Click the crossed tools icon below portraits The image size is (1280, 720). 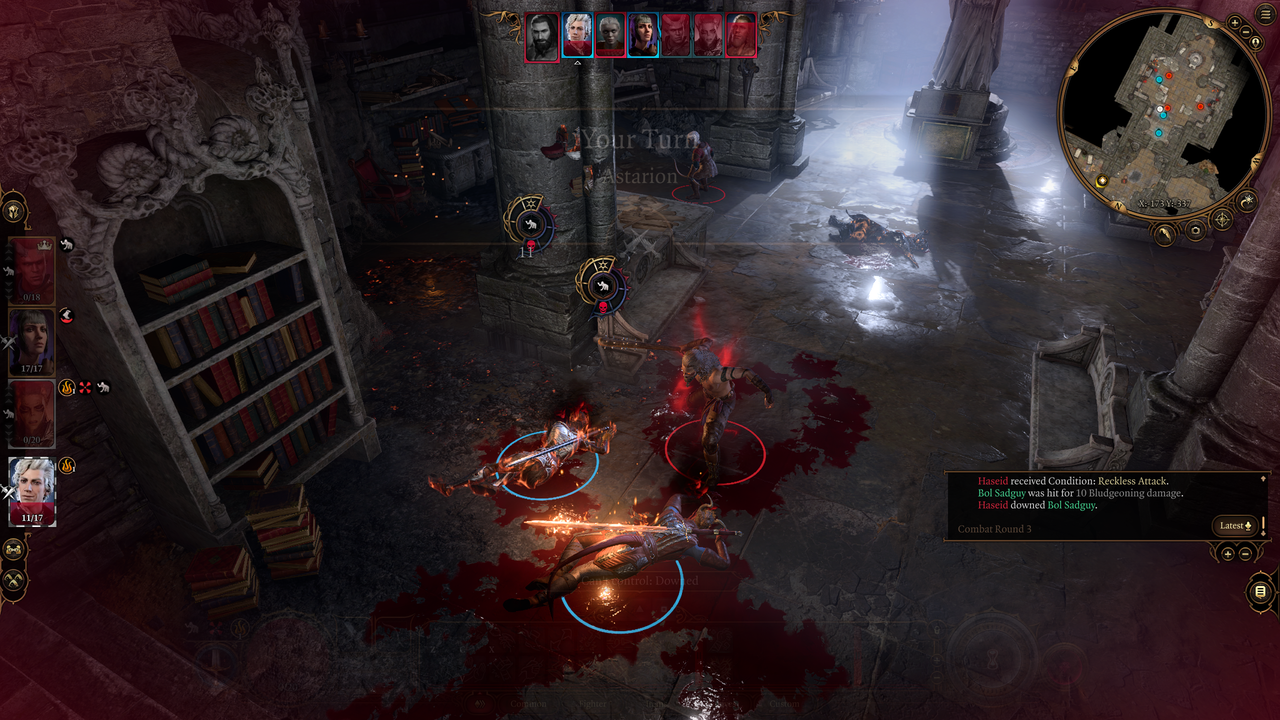(13, 579)
